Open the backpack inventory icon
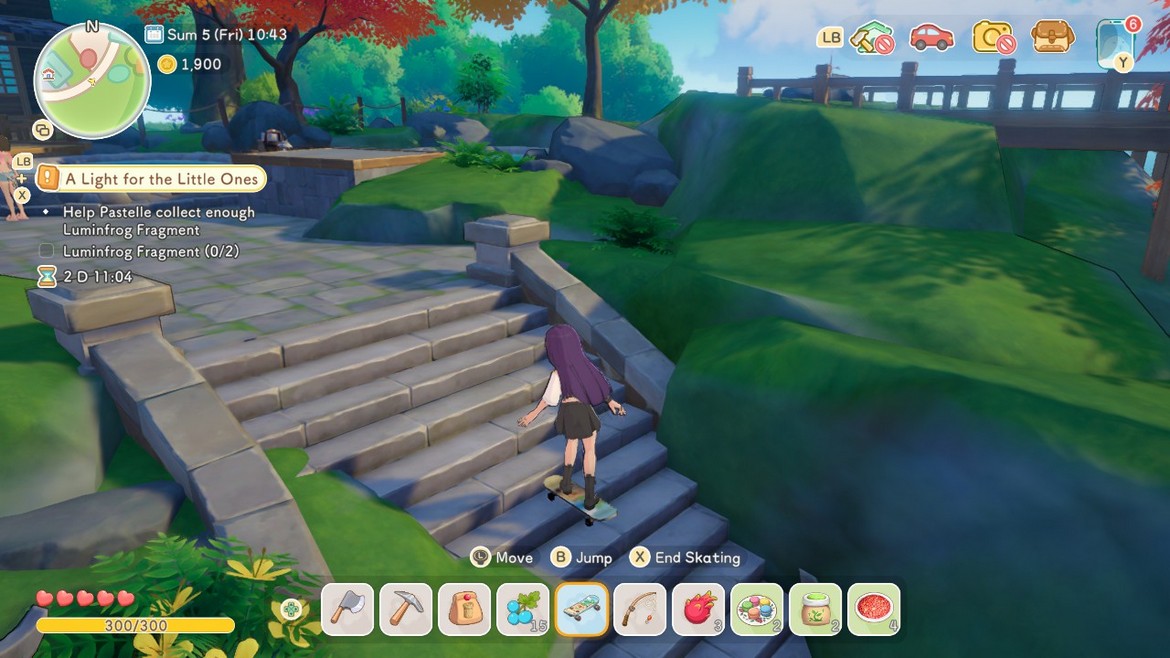The height and width of the screenshot is (658, 1170). 1052,38
